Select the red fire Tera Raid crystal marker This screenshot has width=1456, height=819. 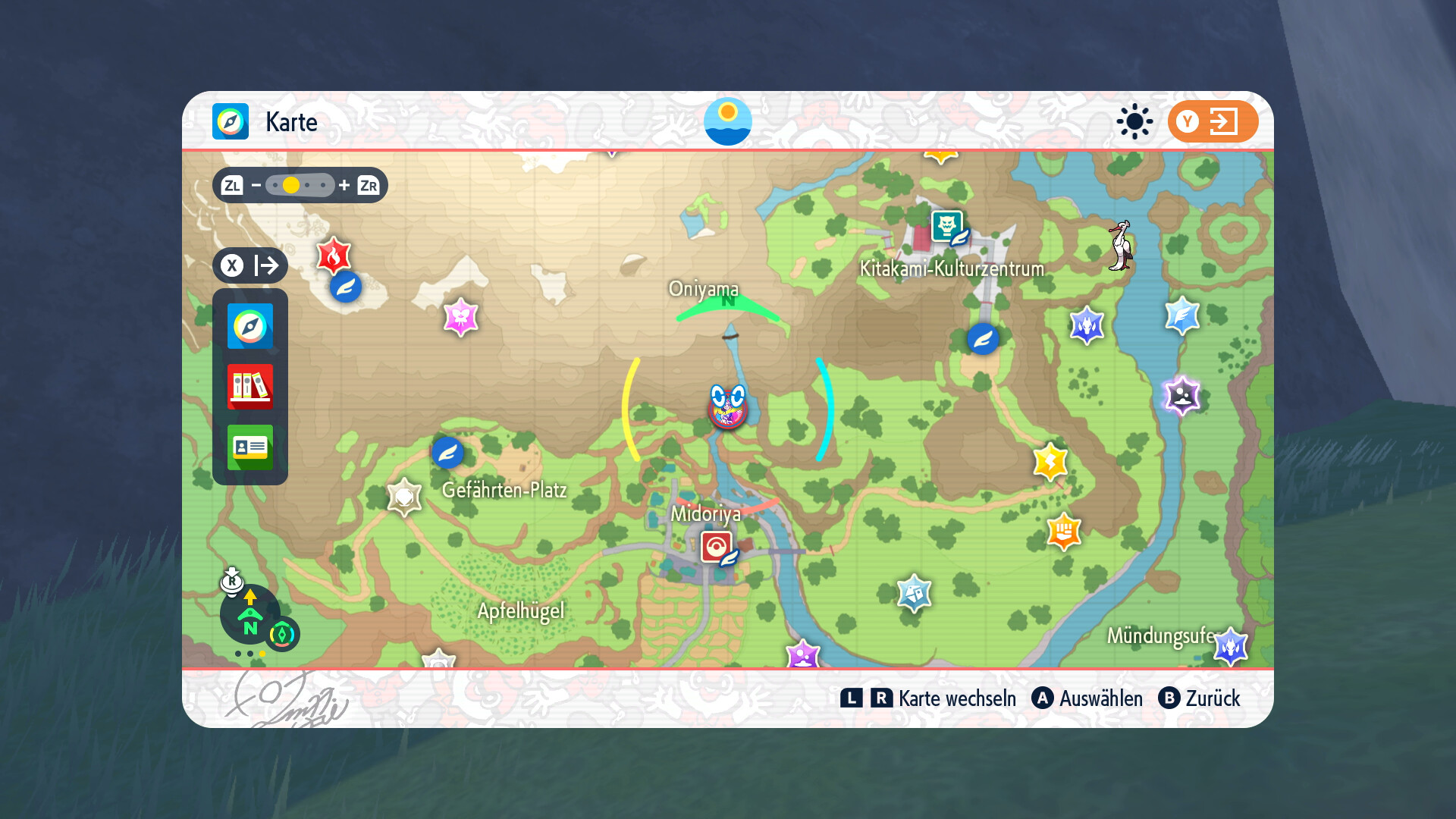pyautogui.click(x=333, y=256)
